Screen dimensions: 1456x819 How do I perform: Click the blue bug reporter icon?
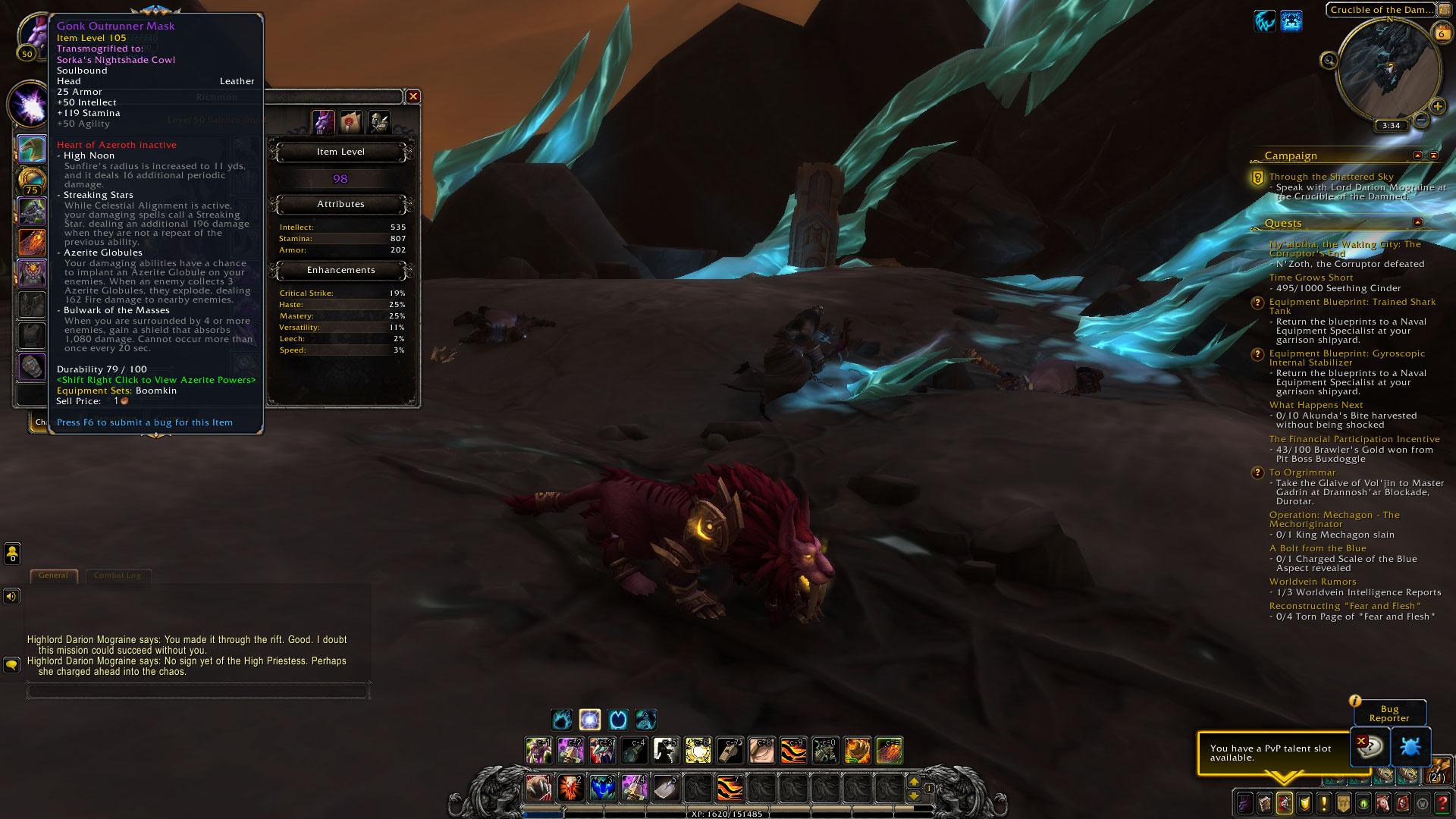pos(1410,747)
